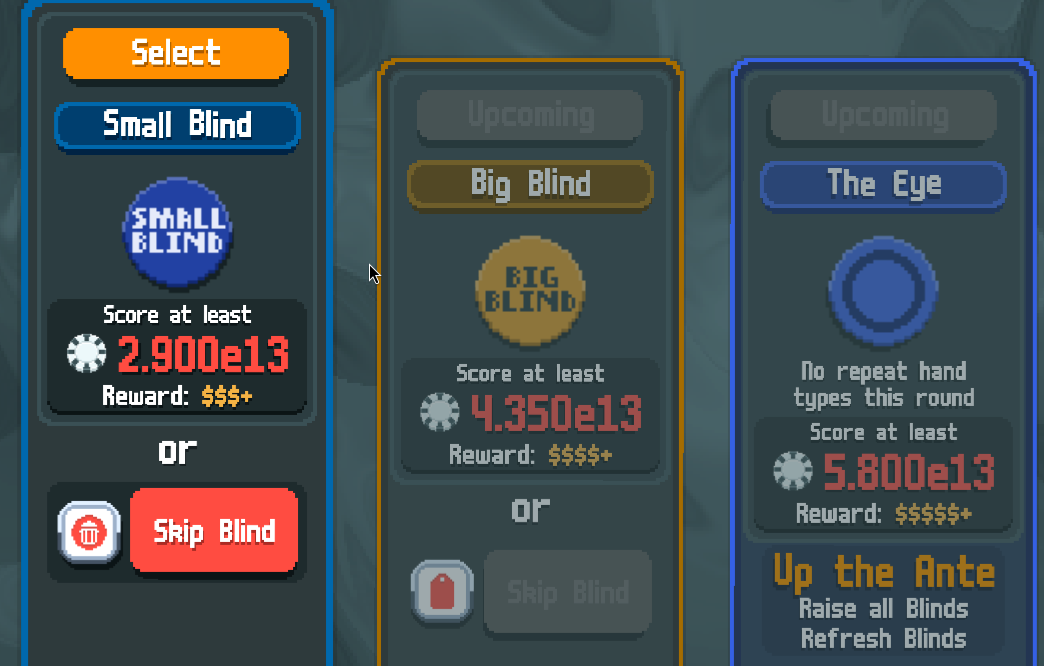Click the greyed-out Skip Blind for Big Blind
Screen dimensions: 1044x666
(568, 591)
